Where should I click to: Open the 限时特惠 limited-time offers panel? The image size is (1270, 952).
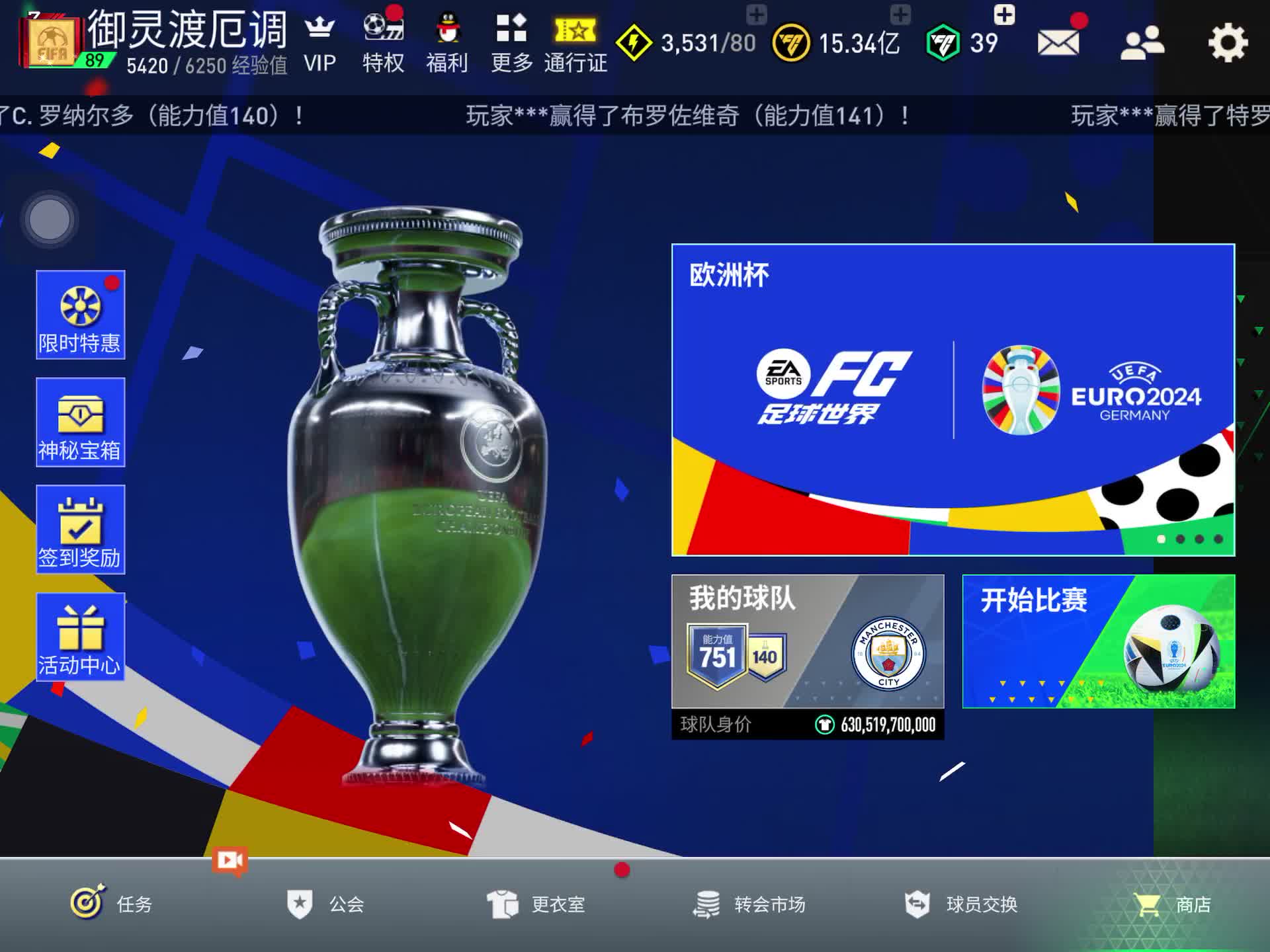tap(79, 316)
